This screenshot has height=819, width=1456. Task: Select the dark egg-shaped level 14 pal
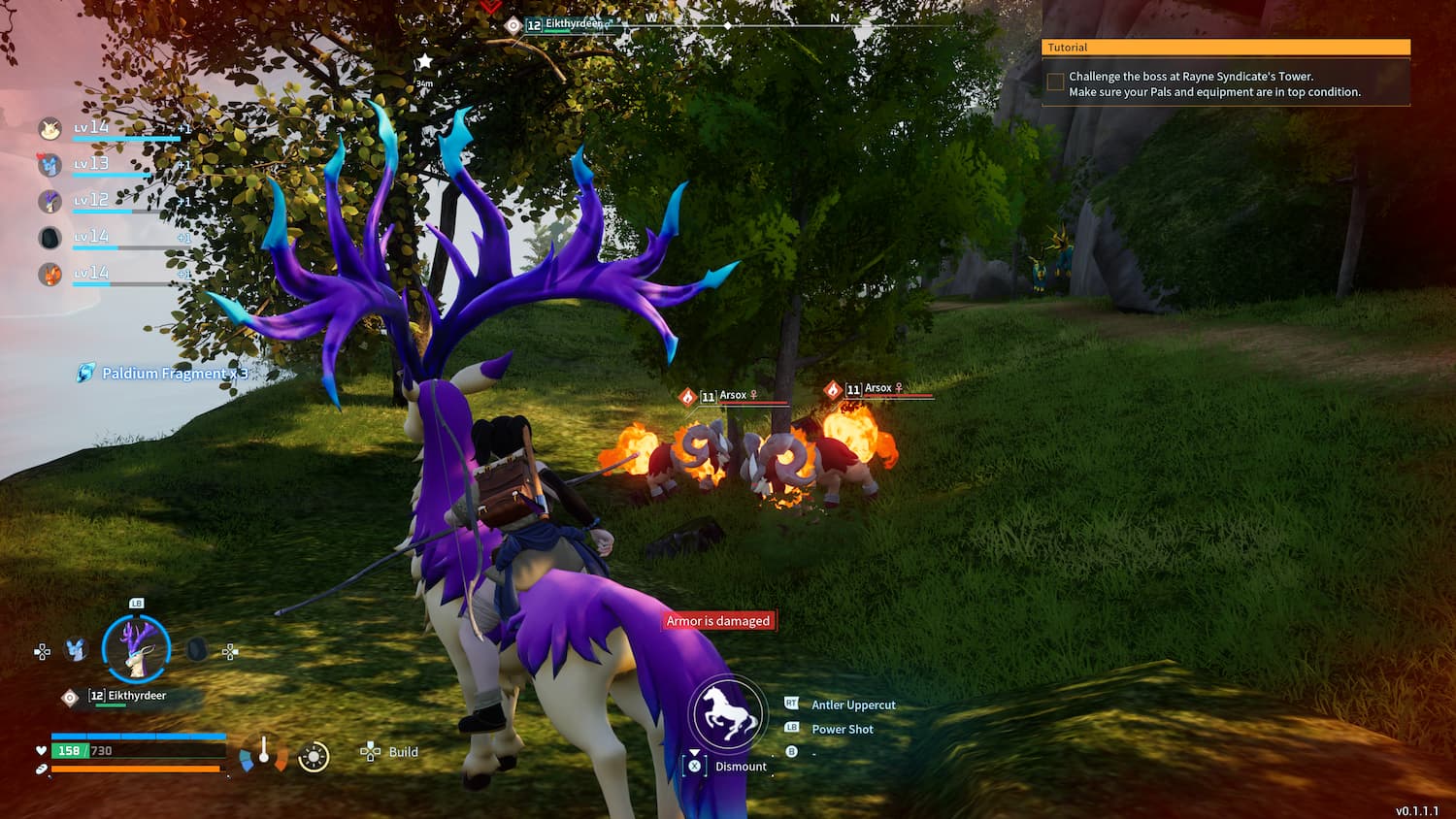click(50, 238)
